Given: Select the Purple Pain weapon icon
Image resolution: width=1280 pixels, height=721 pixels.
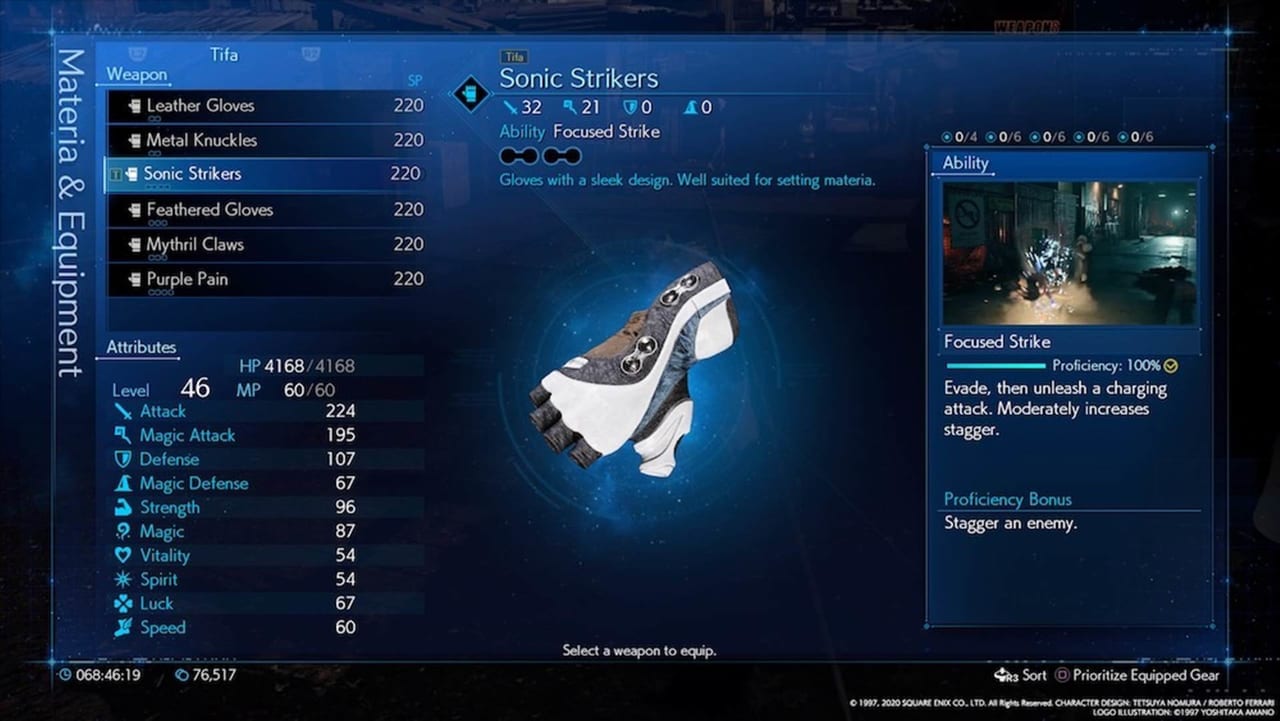Looking at the screenshot, I should 134,278.
